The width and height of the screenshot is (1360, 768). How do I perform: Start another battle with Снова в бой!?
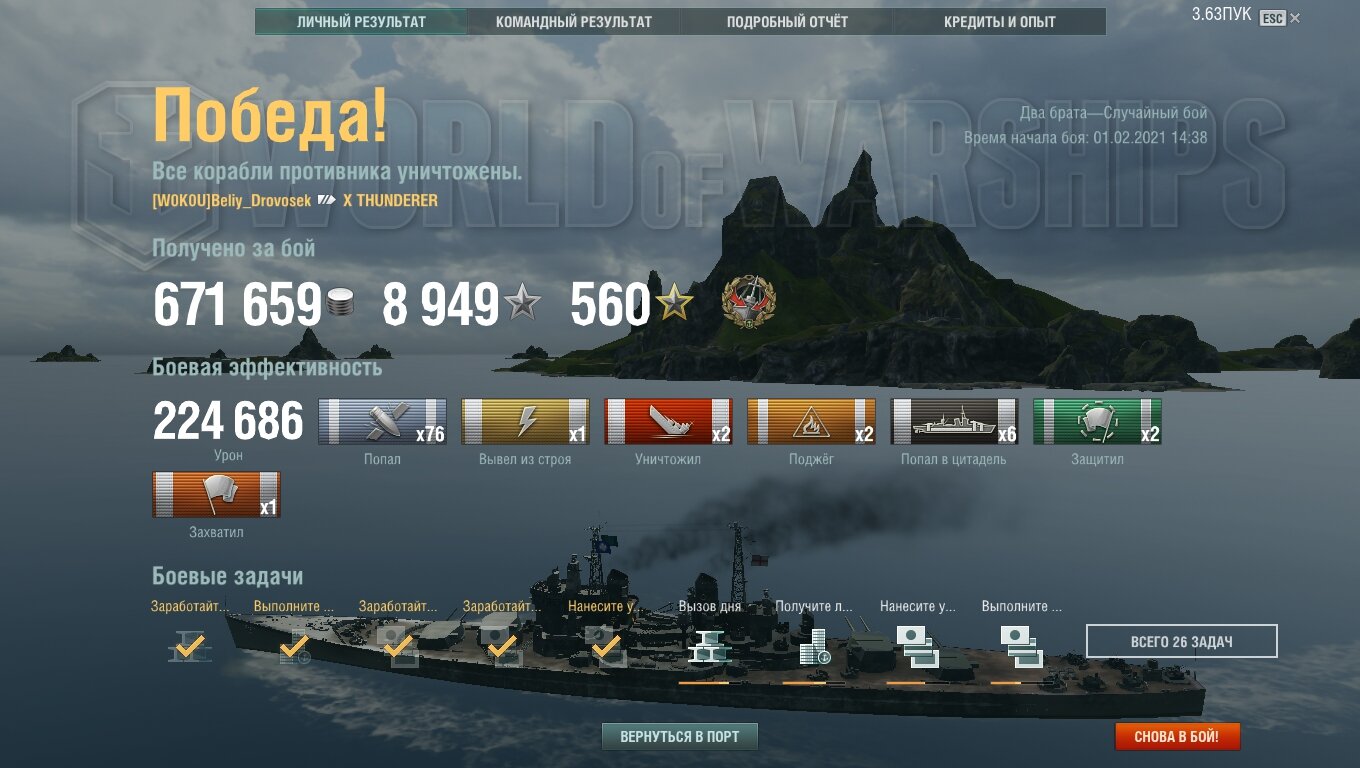[1177, 737]
